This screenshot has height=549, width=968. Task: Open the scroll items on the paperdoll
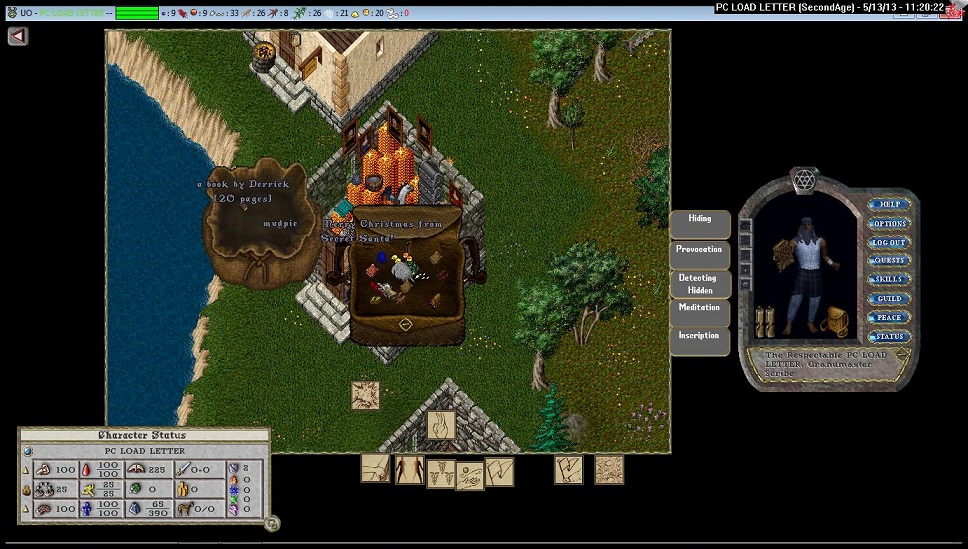[765, 320]
